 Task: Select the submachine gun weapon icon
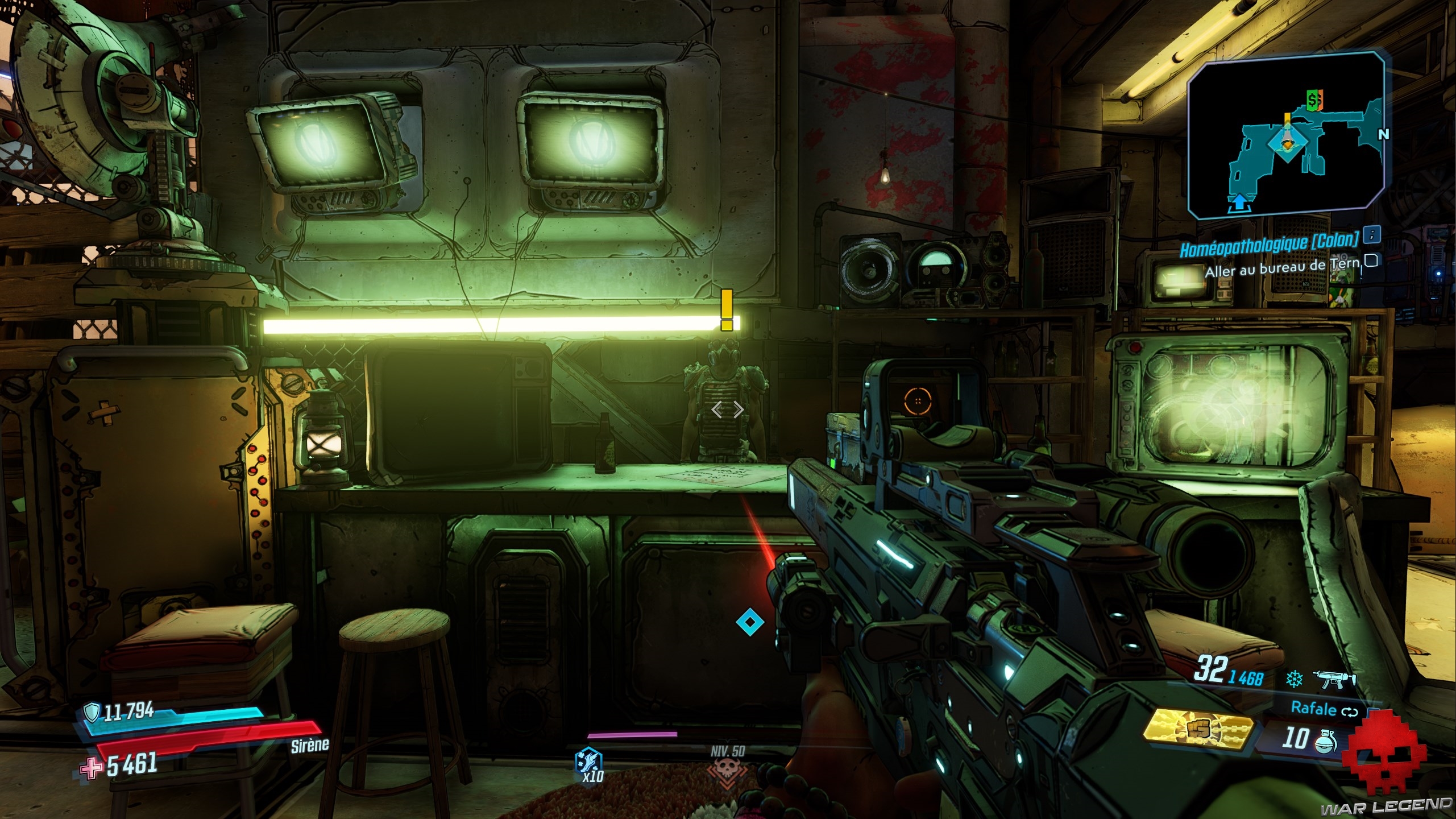[1334, 679]
